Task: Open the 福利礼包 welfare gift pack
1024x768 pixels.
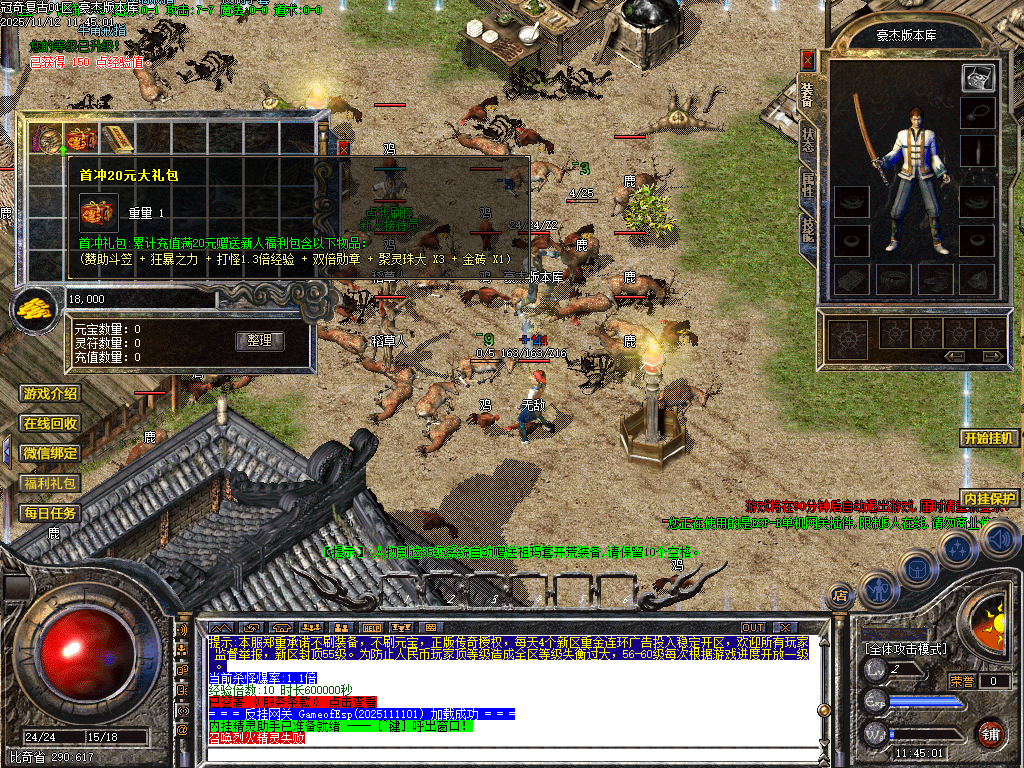Action: coord(51,483)
